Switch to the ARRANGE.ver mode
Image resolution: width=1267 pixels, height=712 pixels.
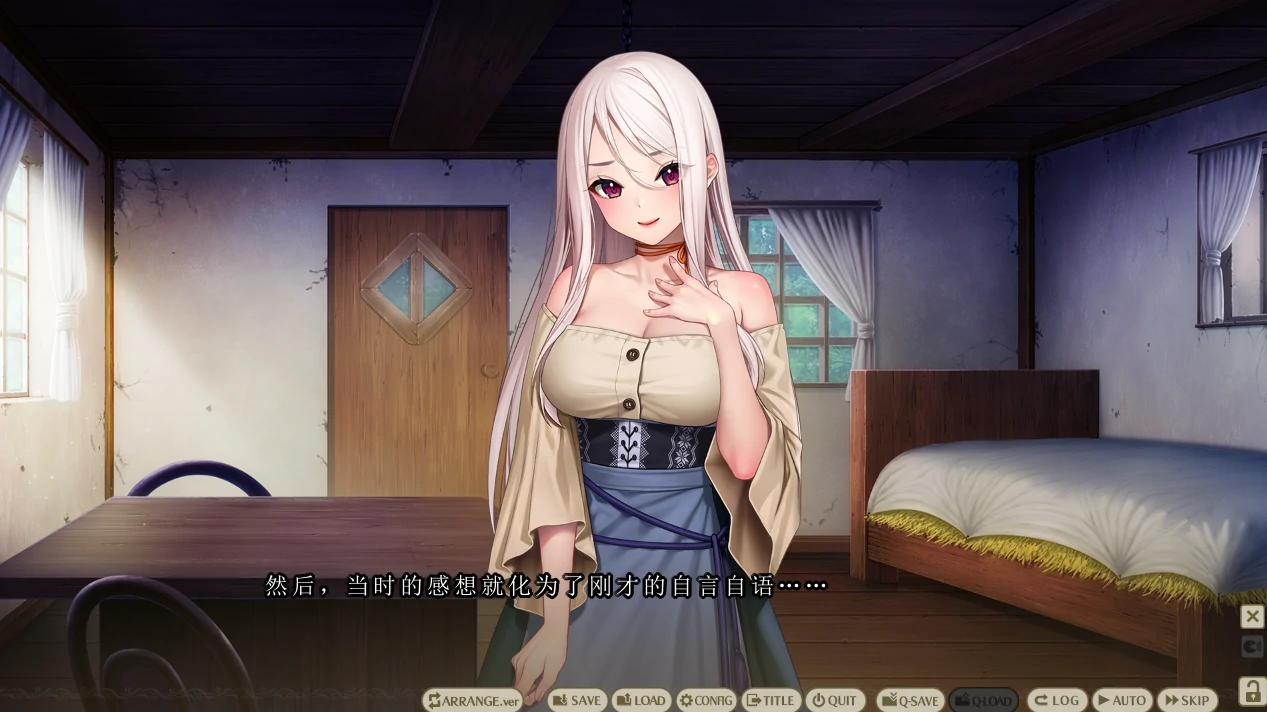click(x=473, y=700)
